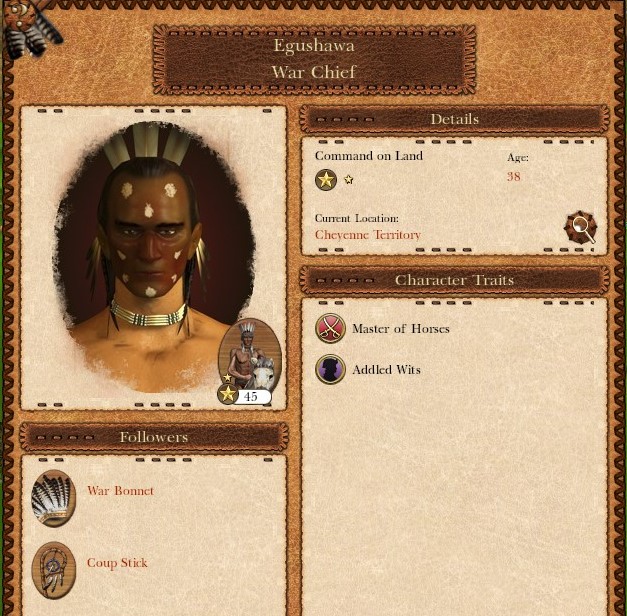This screenshot has height=616, width=627.
Task: Choose the Coup Stick follower
Action: (54, 569)
